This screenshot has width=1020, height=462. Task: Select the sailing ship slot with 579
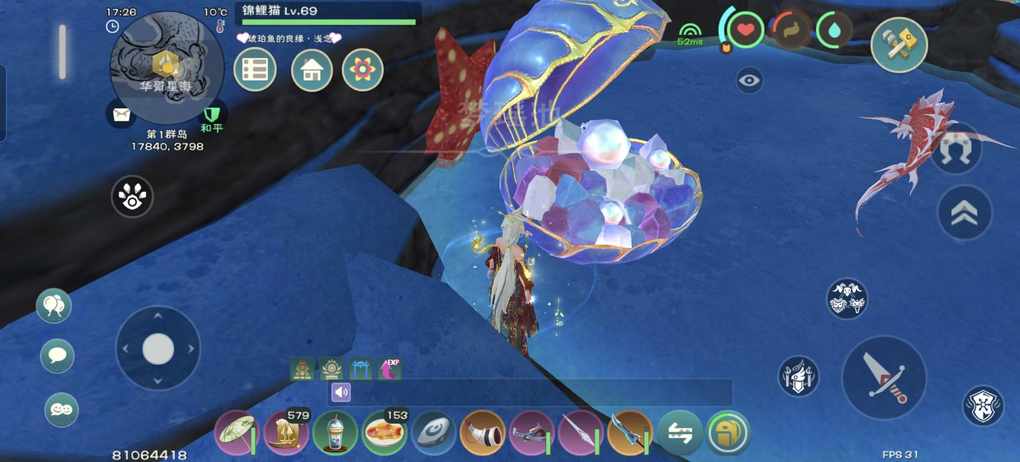pos(287,433)
